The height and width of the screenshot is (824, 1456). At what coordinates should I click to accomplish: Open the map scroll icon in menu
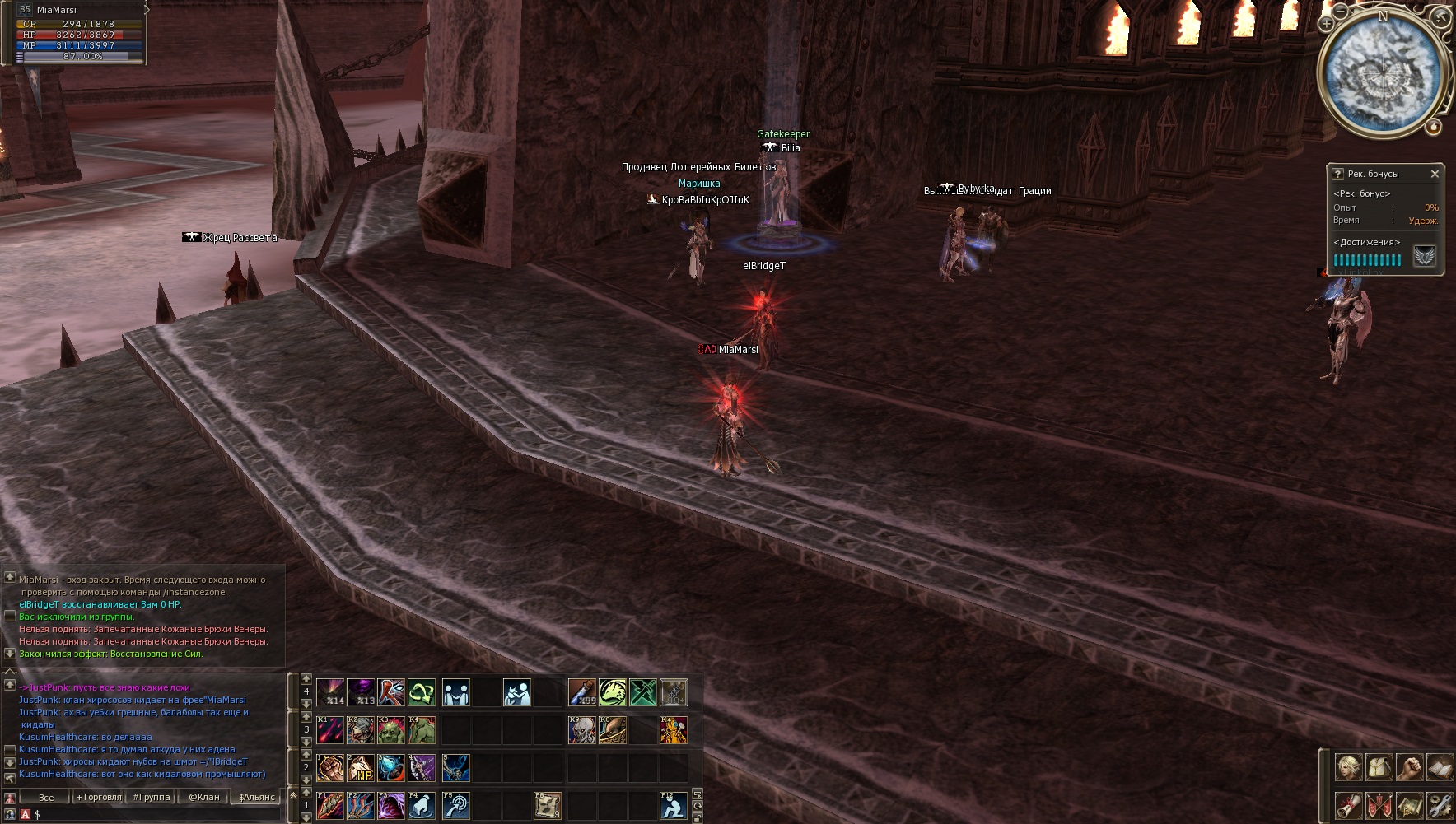[x=1409, y=804]
